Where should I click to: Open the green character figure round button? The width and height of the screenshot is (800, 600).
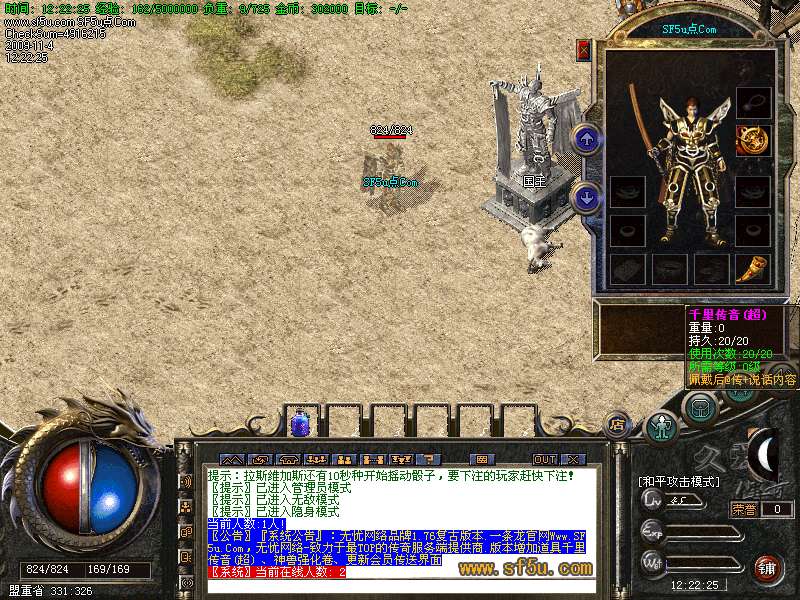[x=660, y=428]
